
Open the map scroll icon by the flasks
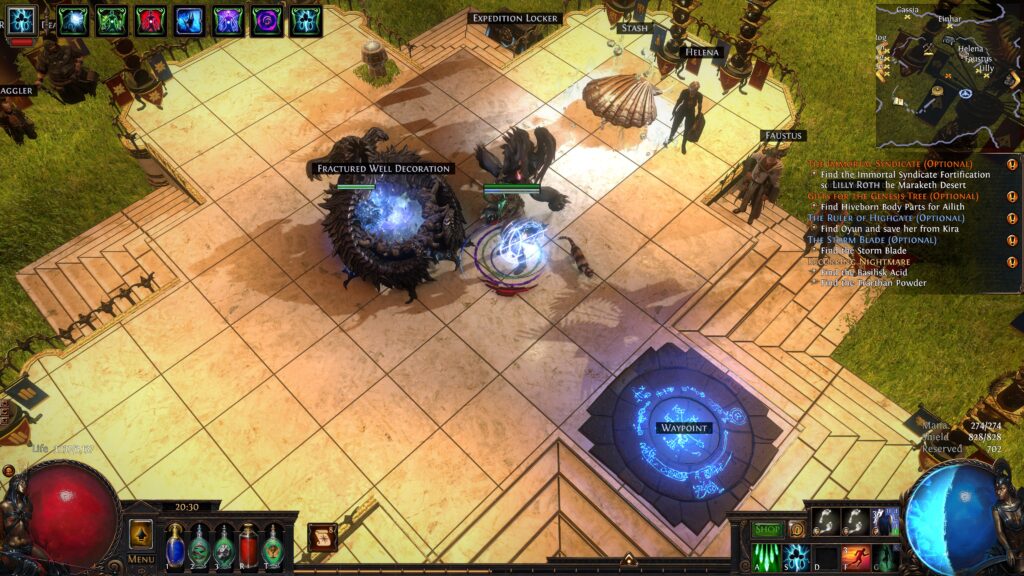(321, 537)
